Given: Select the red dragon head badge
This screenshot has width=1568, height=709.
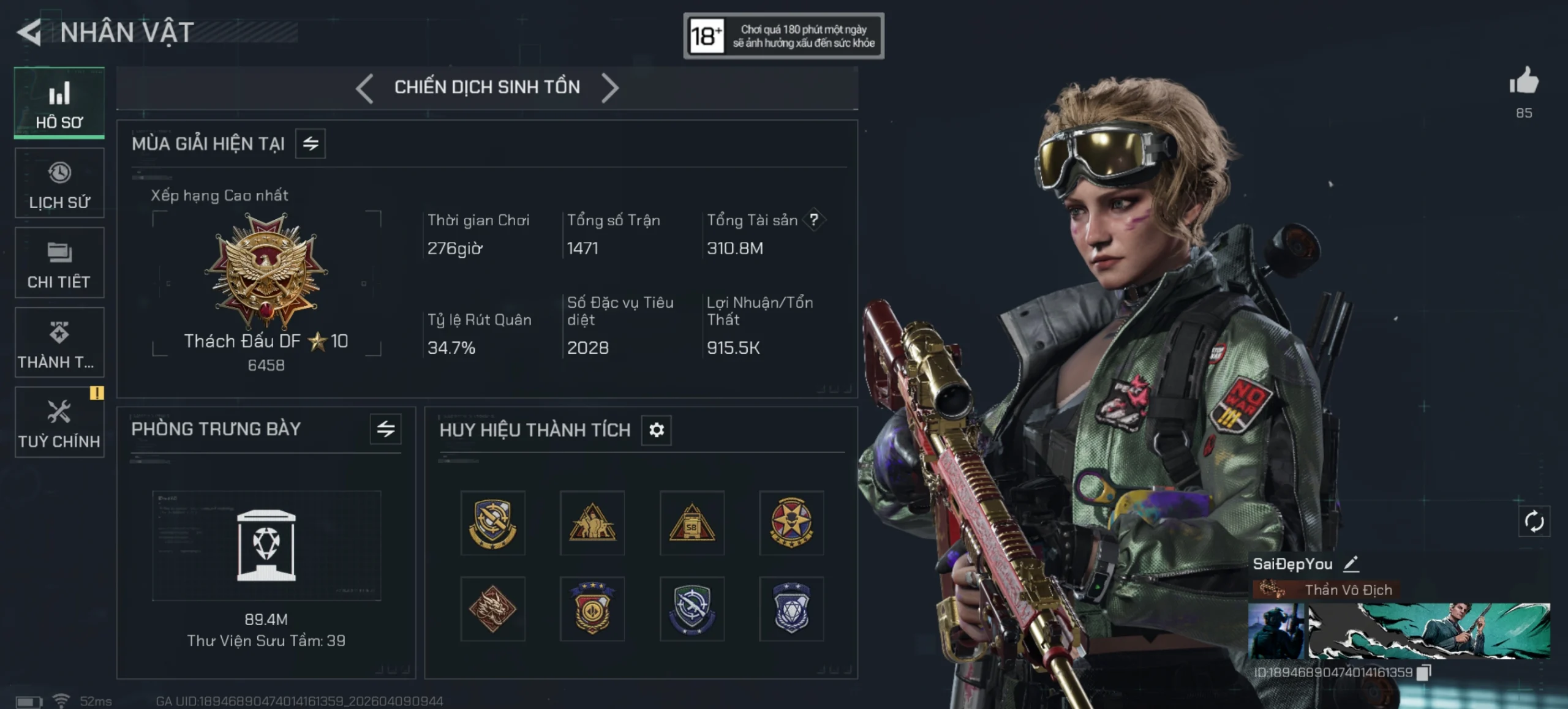Looking at the screenshot, I should point(492,609).
